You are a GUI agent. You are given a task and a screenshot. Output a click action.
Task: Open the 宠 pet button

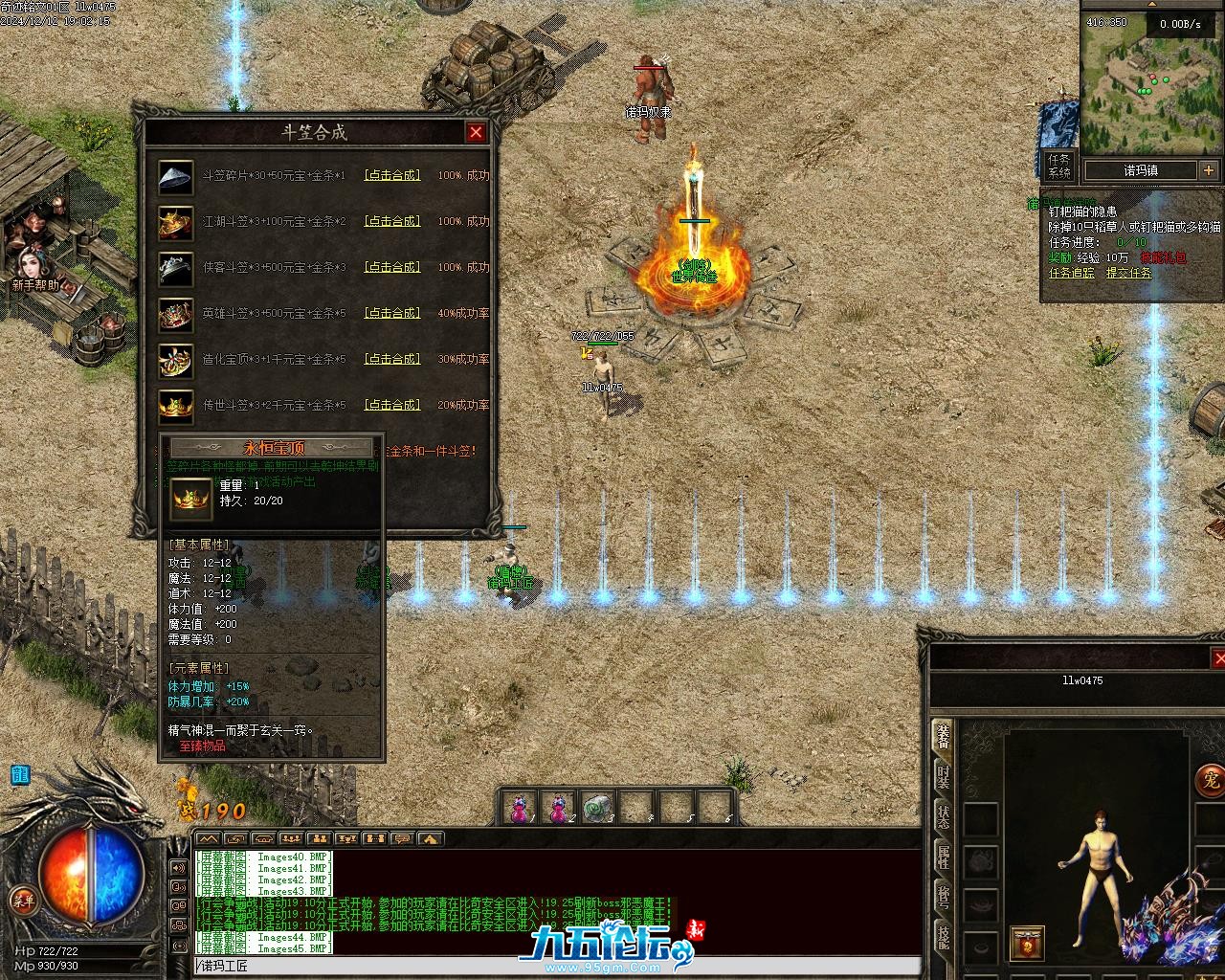coord(1210,779)
